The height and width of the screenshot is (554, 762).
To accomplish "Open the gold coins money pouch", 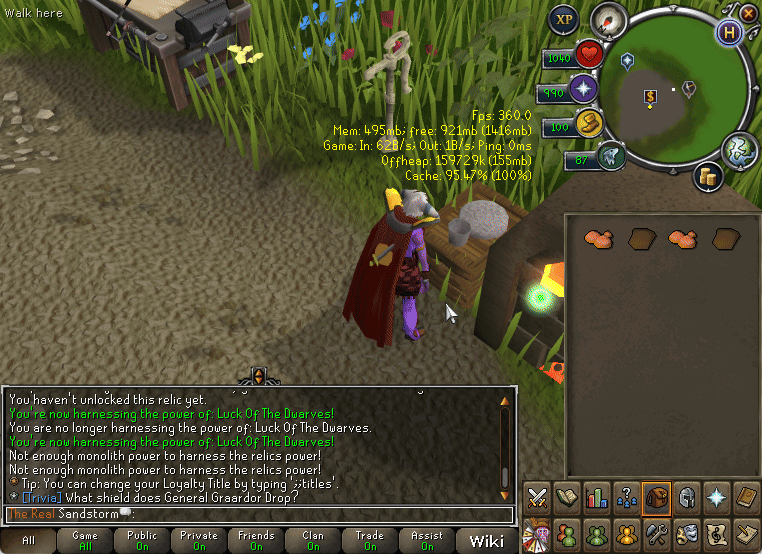I will (709, 176).
